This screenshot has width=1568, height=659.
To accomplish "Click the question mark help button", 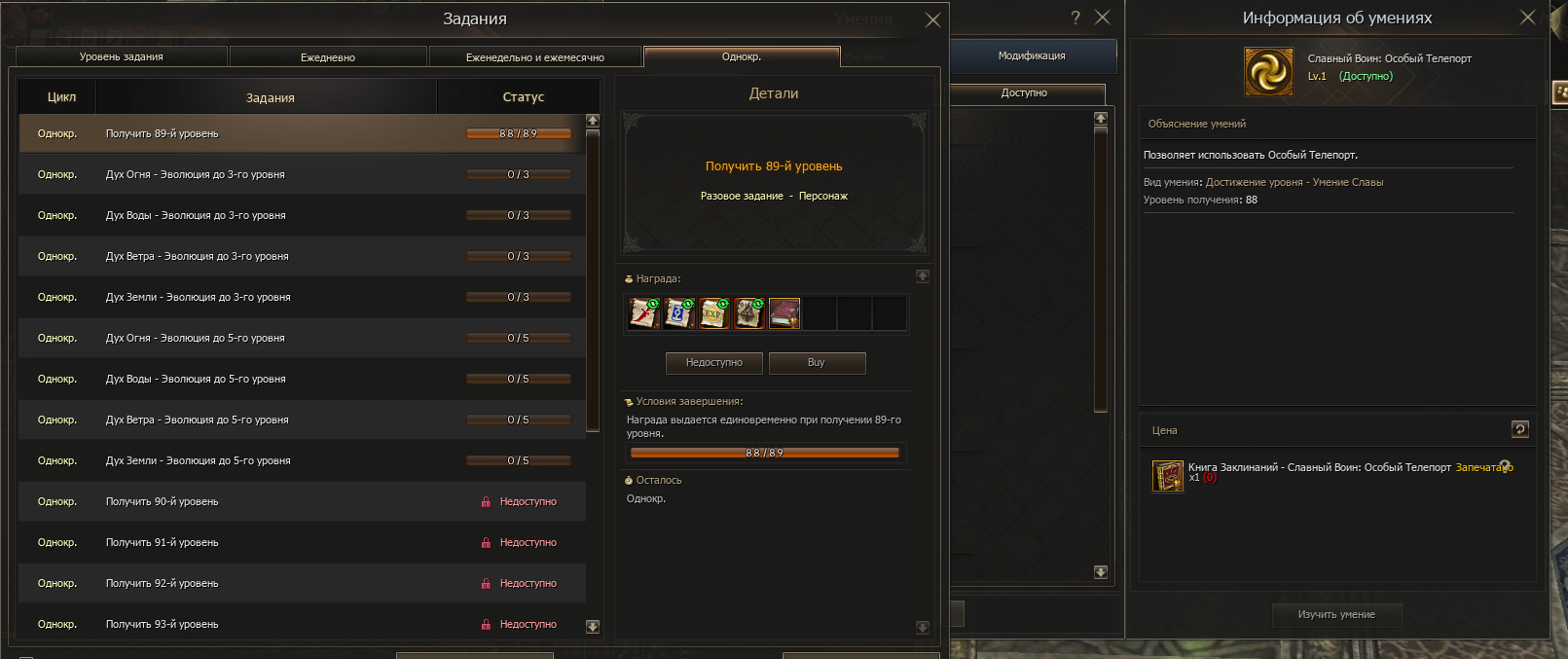I will [1076, 18].
